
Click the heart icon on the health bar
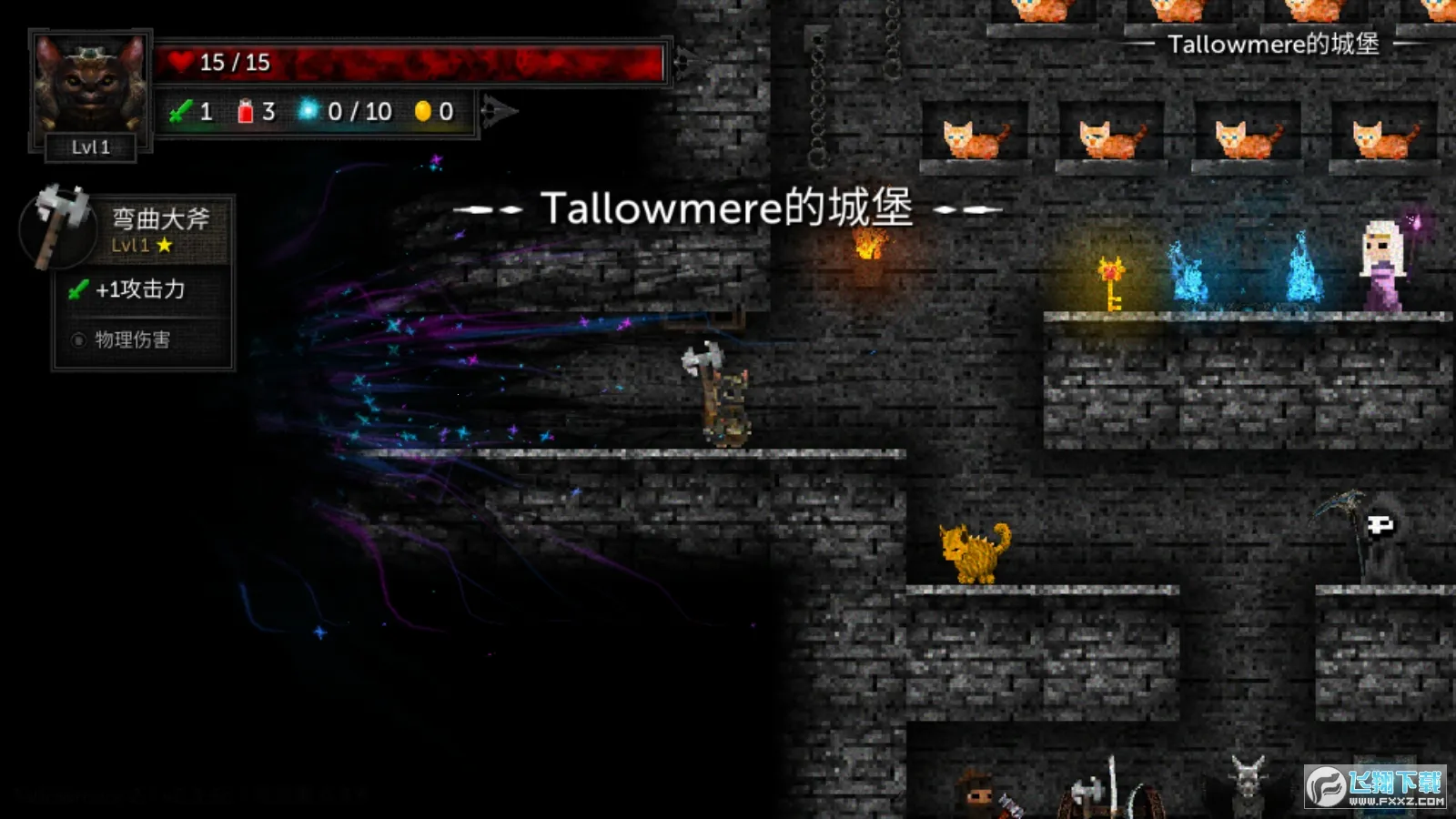pyautogui.click(x=181, y=62)
